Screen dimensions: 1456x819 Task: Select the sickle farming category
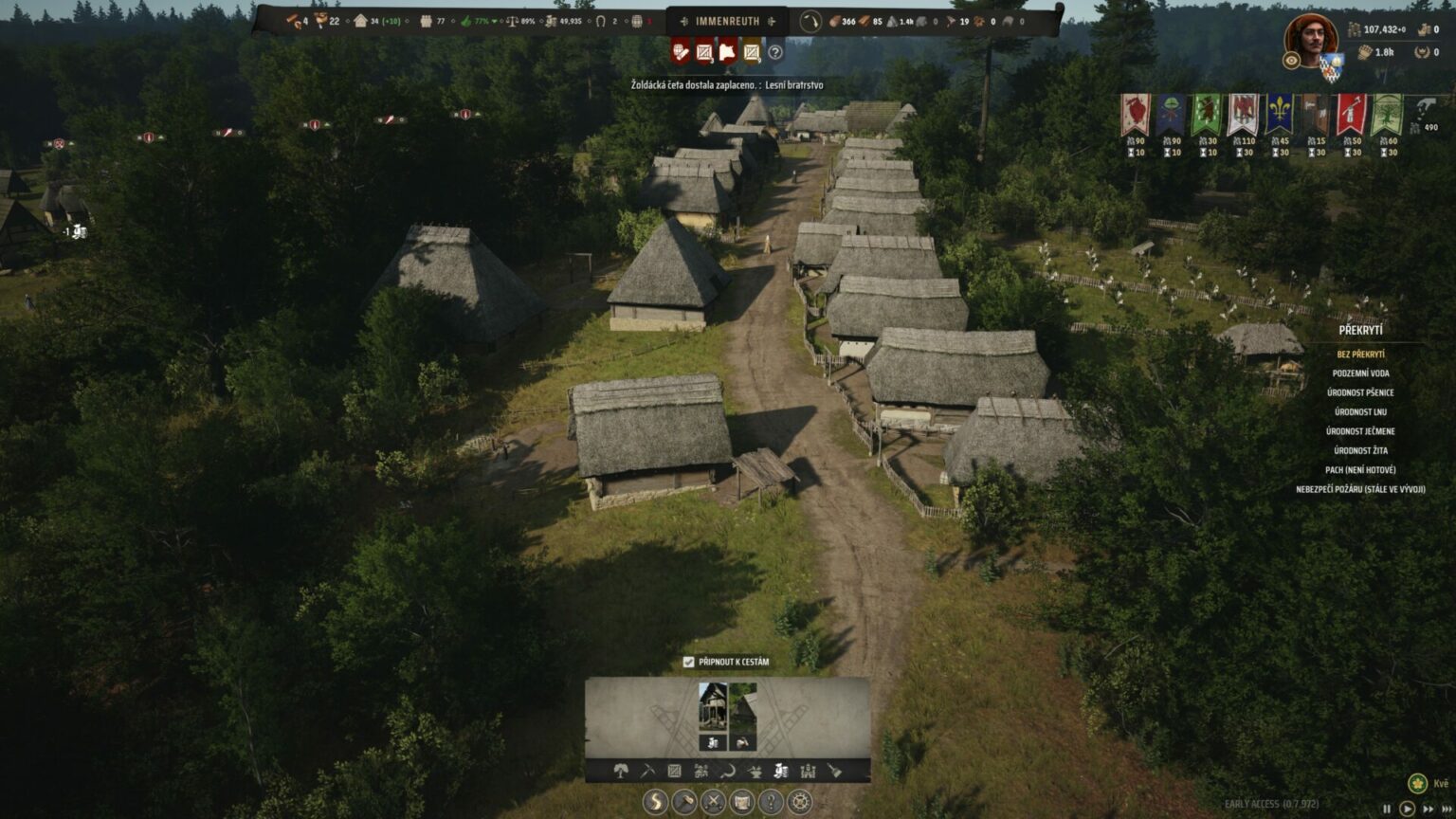pos(727,773)
